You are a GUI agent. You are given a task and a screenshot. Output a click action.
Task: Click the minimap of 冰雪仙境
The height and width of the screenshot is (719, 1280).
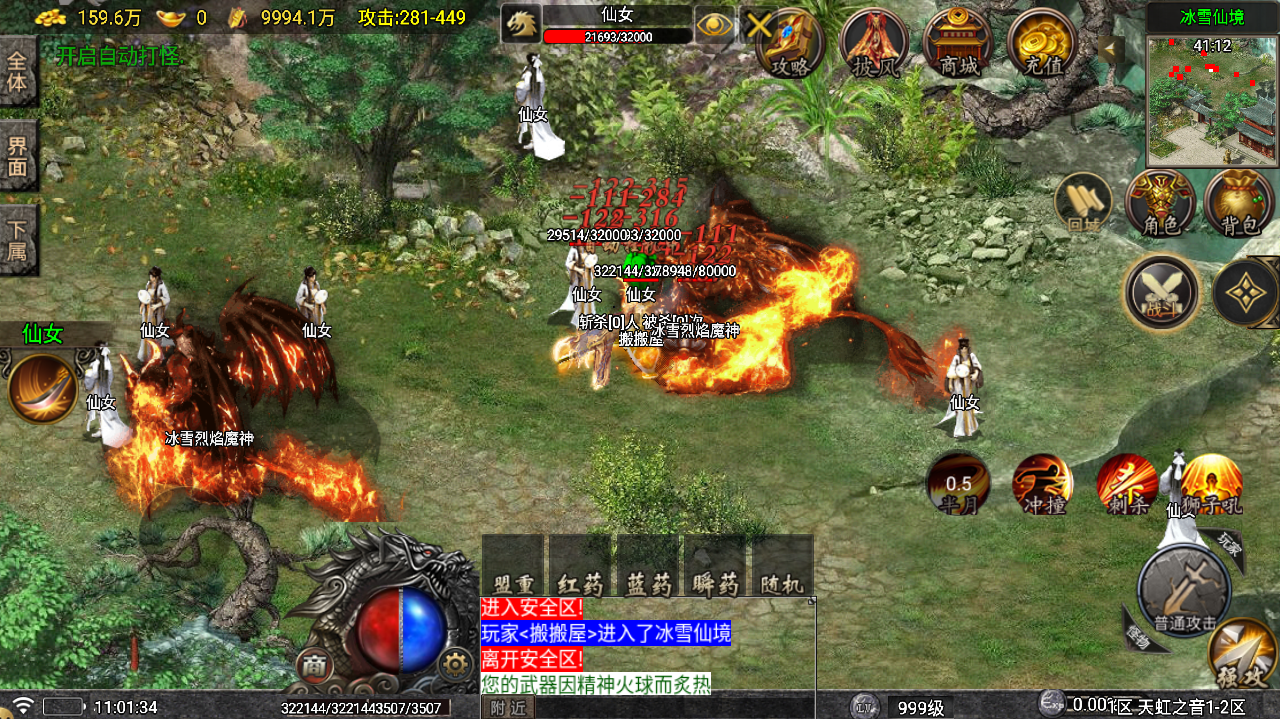pyautogui.click(x=1212, y=100)
